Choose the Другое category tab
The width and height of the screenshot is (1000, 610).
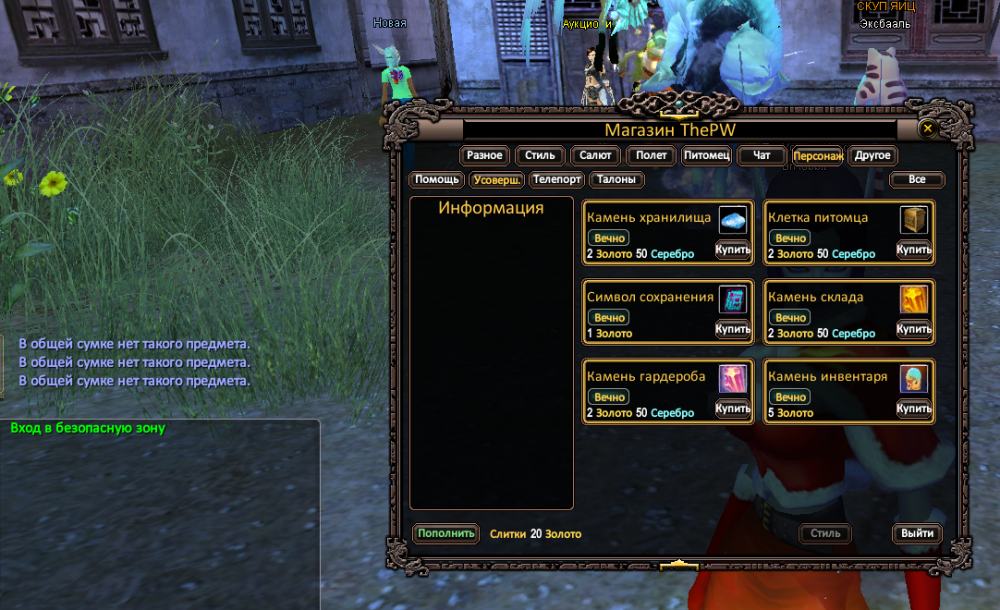(873, 156)
